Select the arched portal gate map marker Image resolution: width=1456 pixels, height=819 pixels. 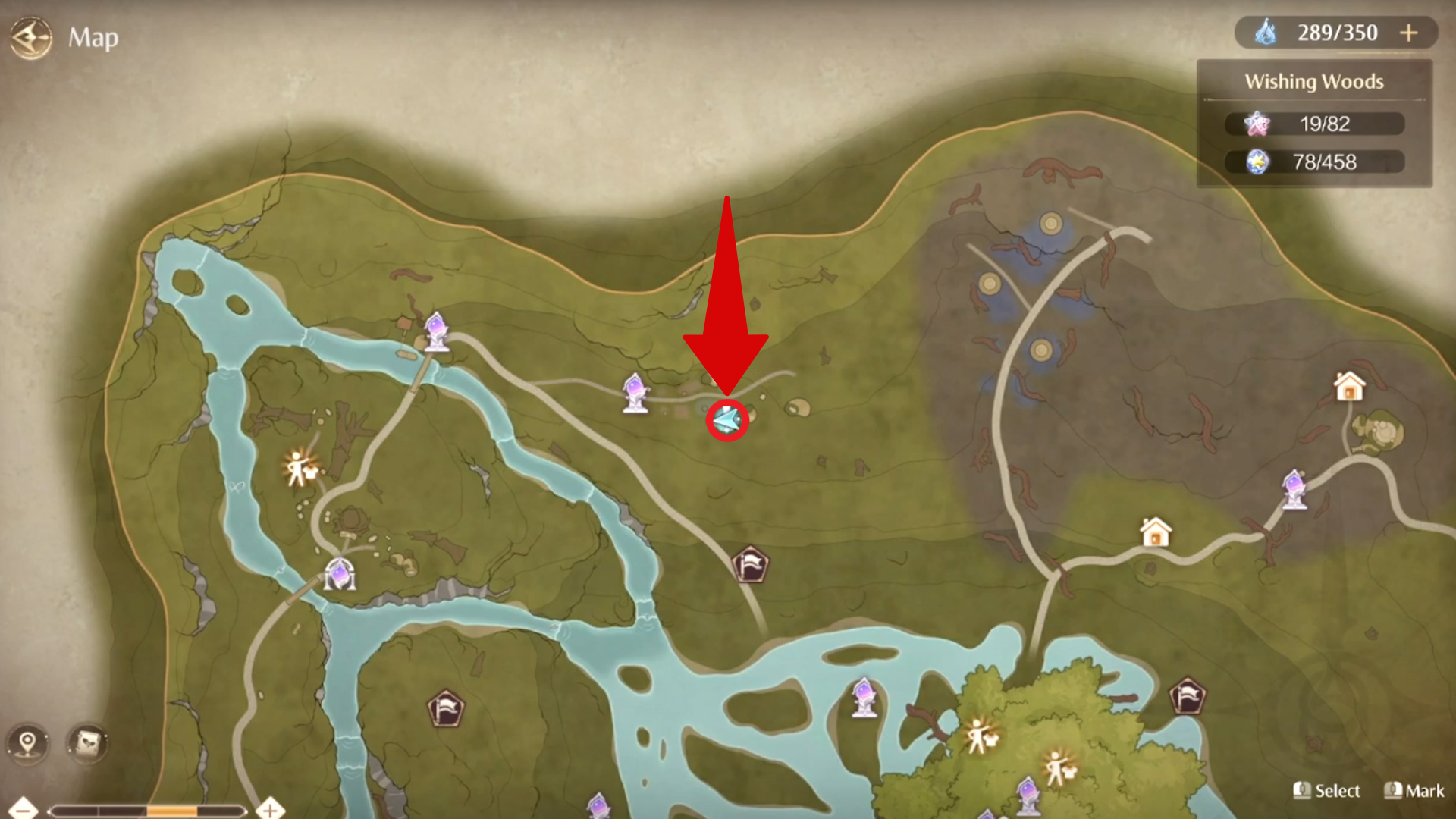point(339,575)
